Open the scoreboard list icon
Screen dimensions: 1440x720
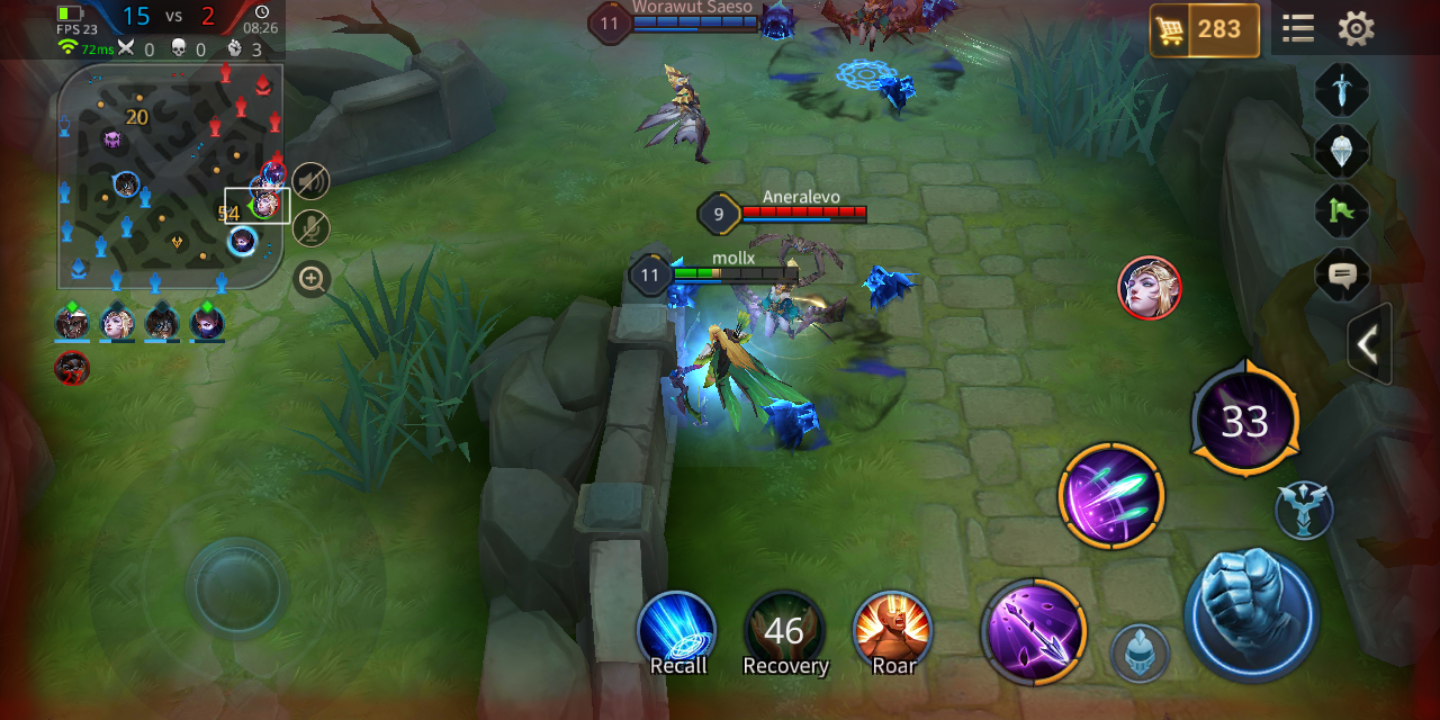[1298, 28]
